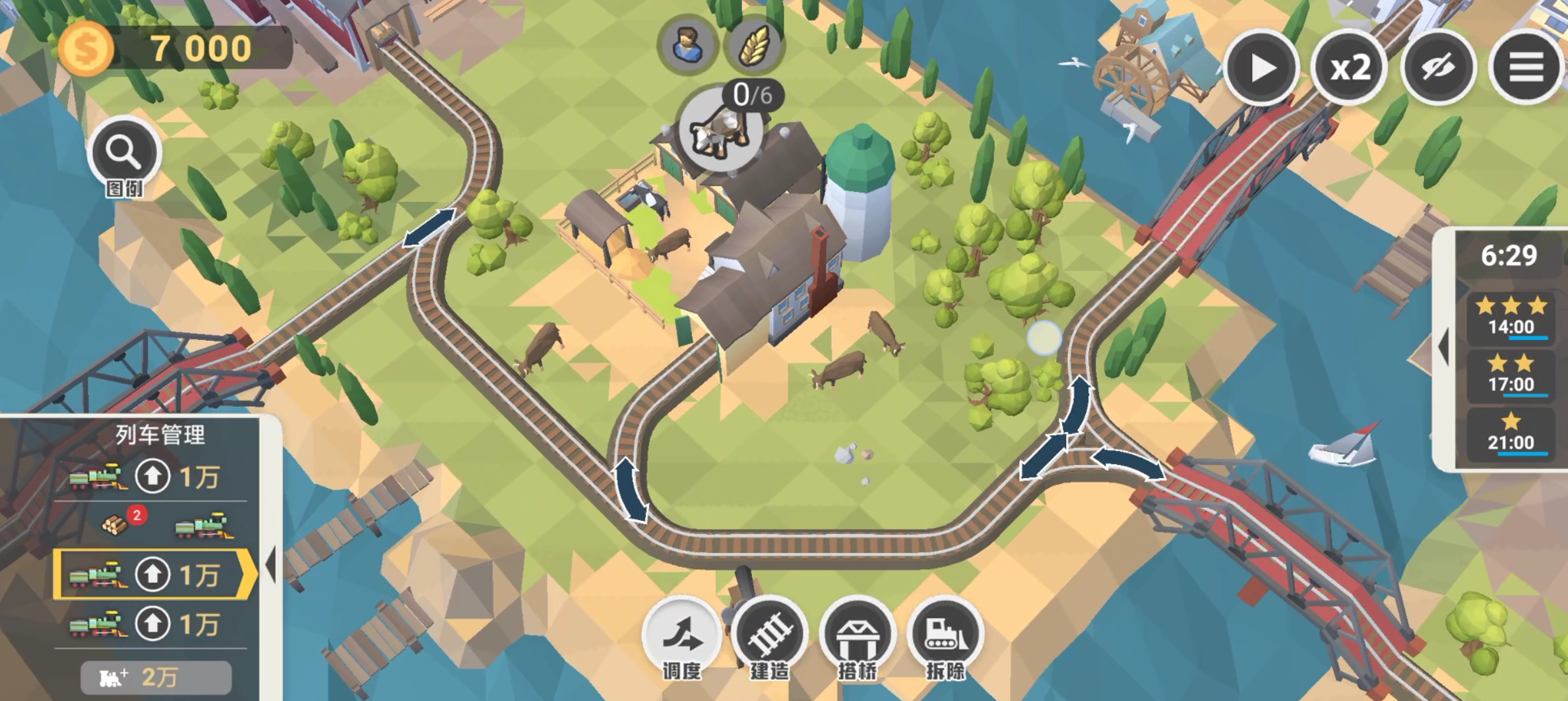Screen dimensions: 1568x701
Task: Open the 图例 legend magnifier
Action: click(x=124, y=154)
